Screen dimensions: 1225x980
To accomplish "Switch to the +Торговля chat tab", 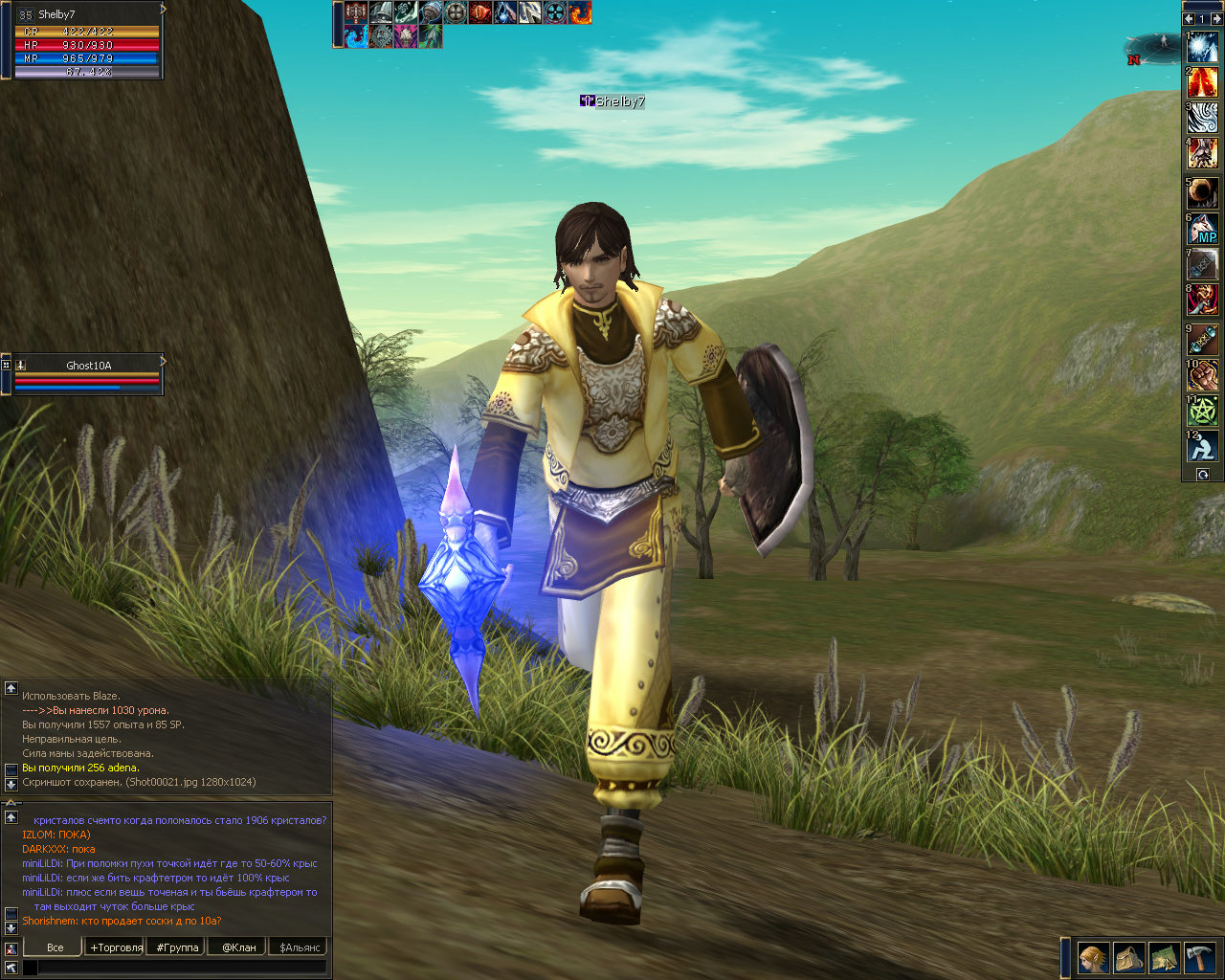I will (x=116, y=947).
